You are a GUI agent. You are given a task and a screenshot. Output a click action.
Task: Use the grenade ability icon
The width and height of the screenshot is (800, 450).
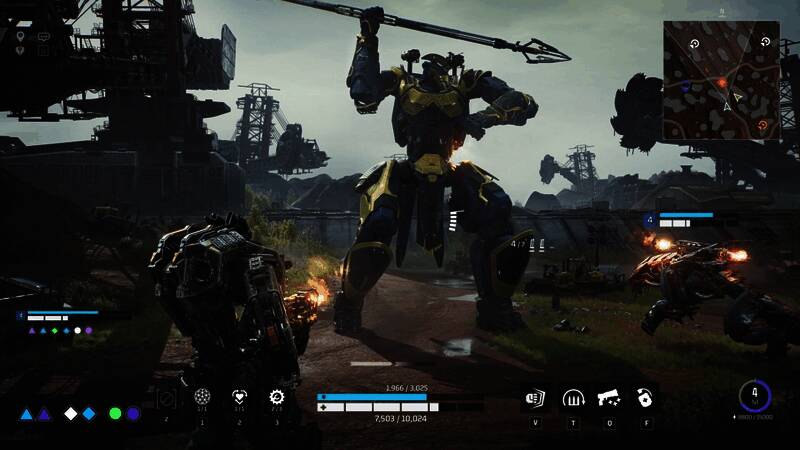click(646, 398)
